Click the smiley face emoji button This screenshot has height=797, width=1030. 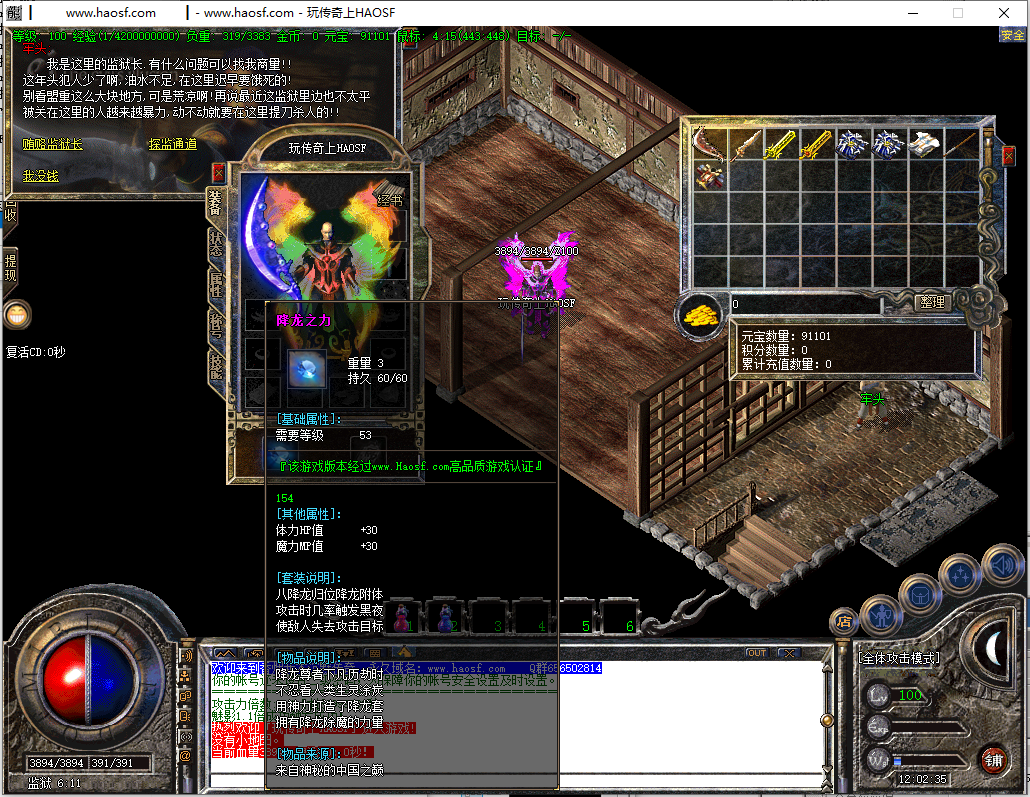tap(16, 315)
